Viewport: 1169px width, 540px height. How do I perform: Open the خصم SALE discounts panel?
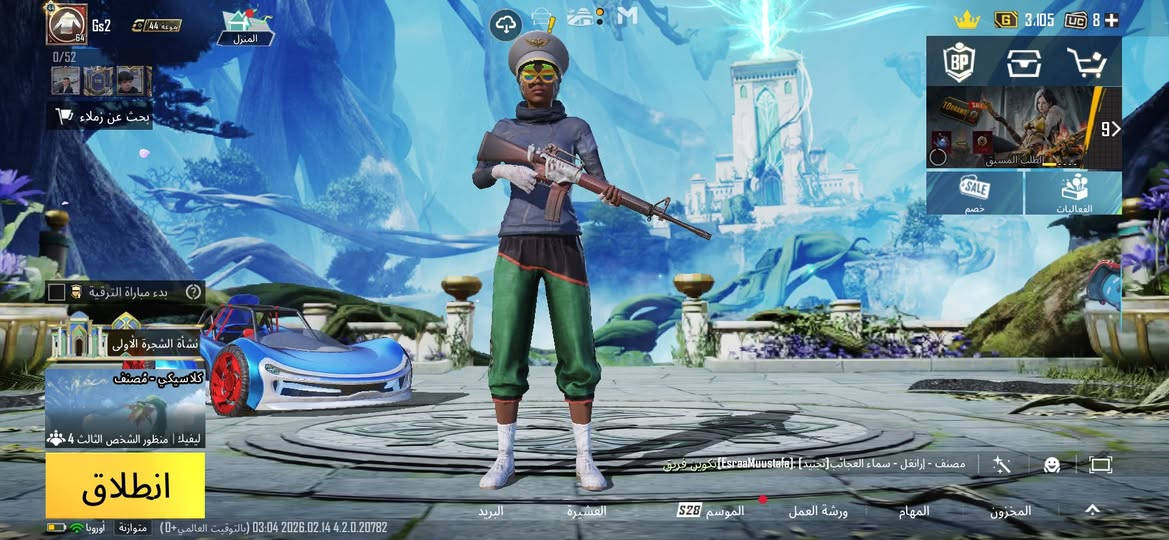[x=974, y=192]
